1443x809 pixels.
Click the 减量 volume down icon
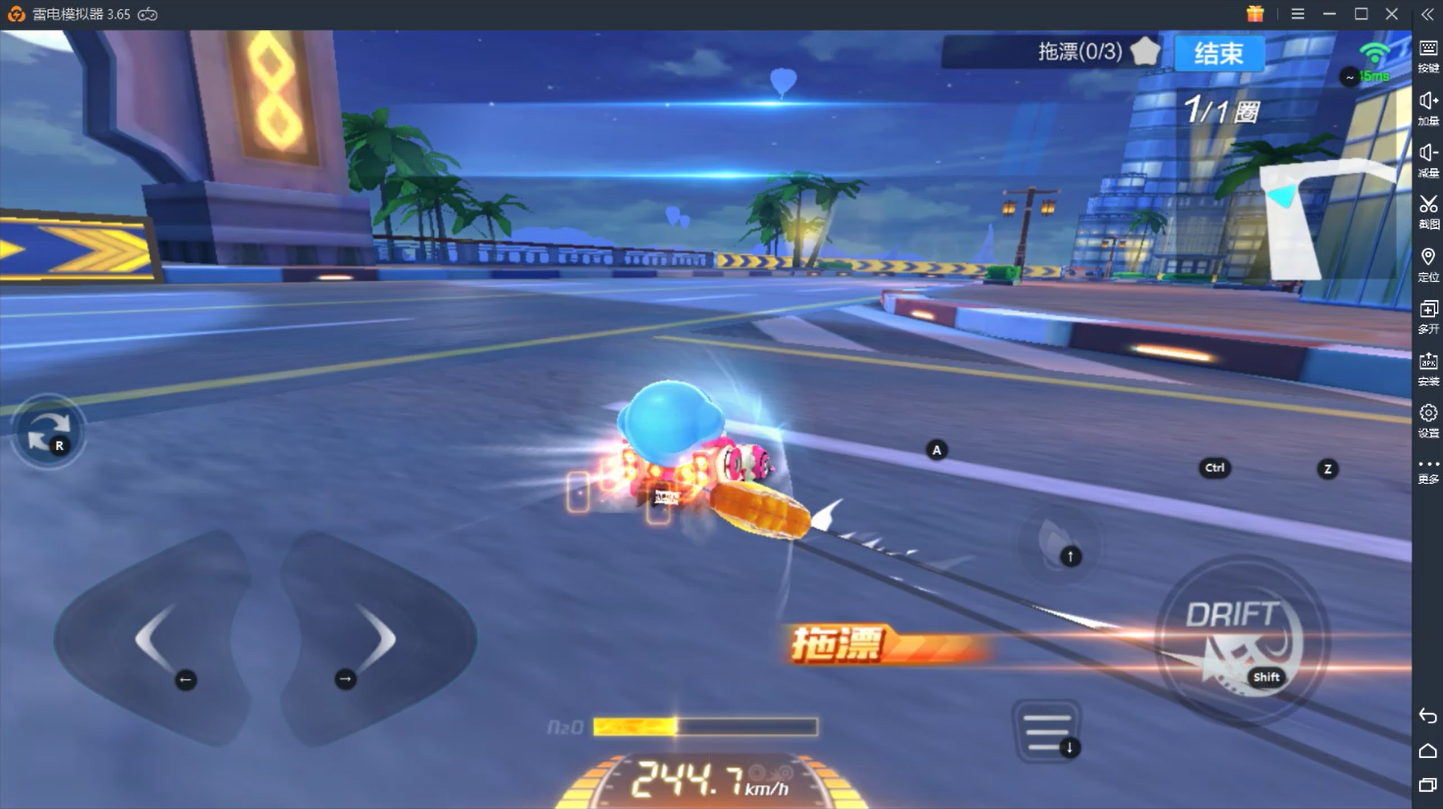coord(1428,152)
